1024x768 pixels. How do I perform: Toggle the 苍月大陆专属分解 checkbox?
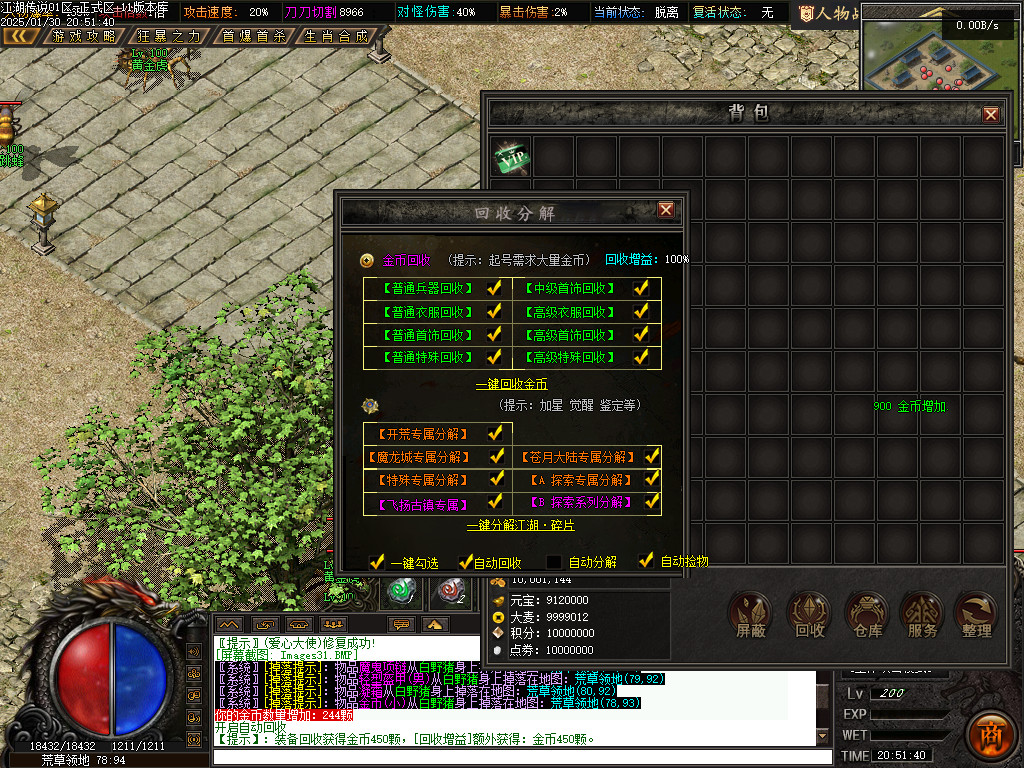652,456
